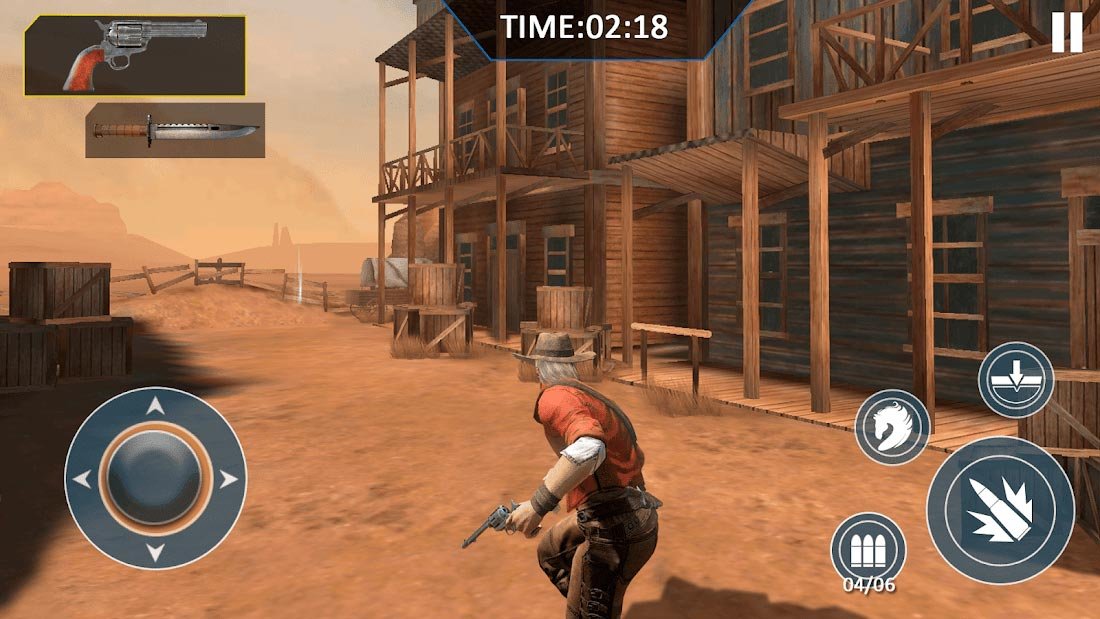Tap the joystick's left arrow

click(82, 479)
